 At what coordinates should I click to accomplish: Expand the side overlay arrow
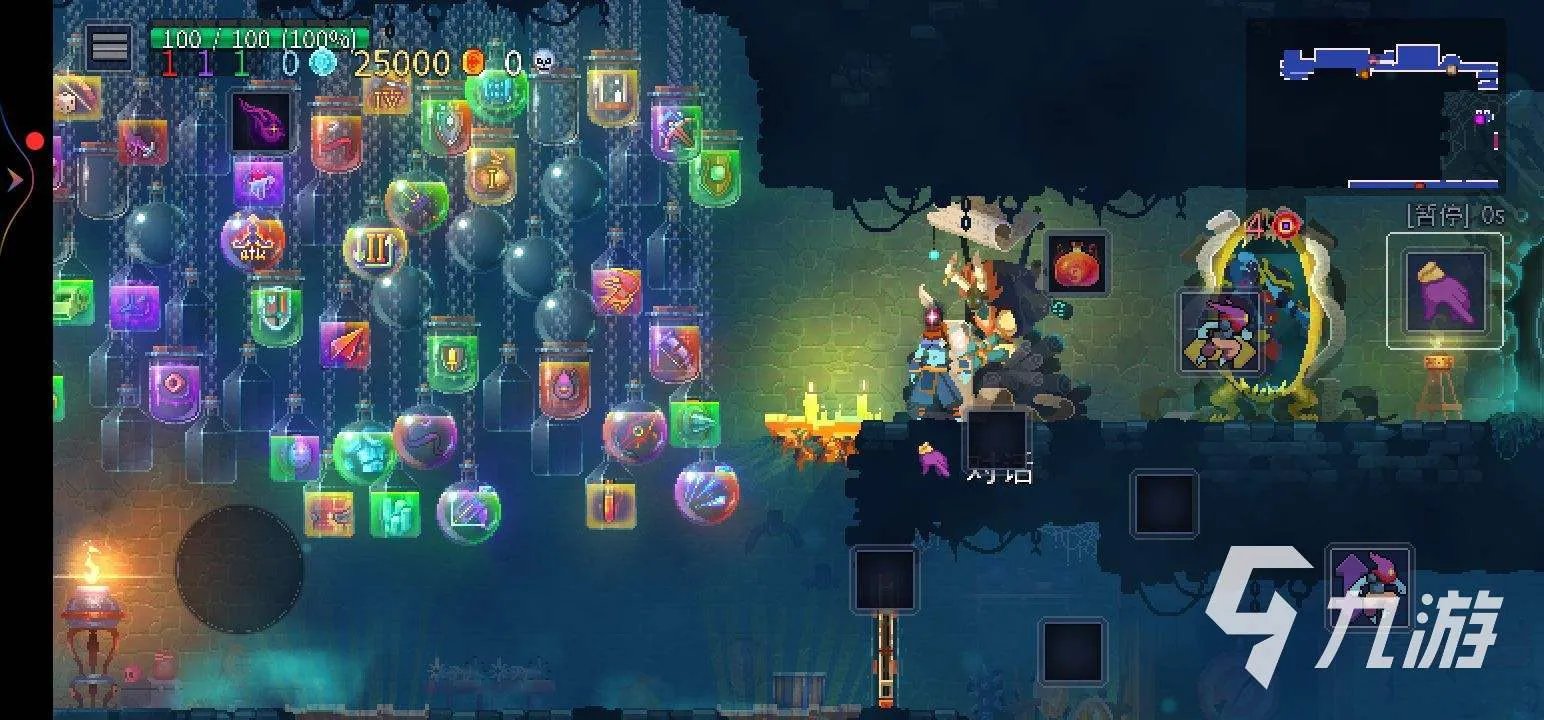pos(15,180)
